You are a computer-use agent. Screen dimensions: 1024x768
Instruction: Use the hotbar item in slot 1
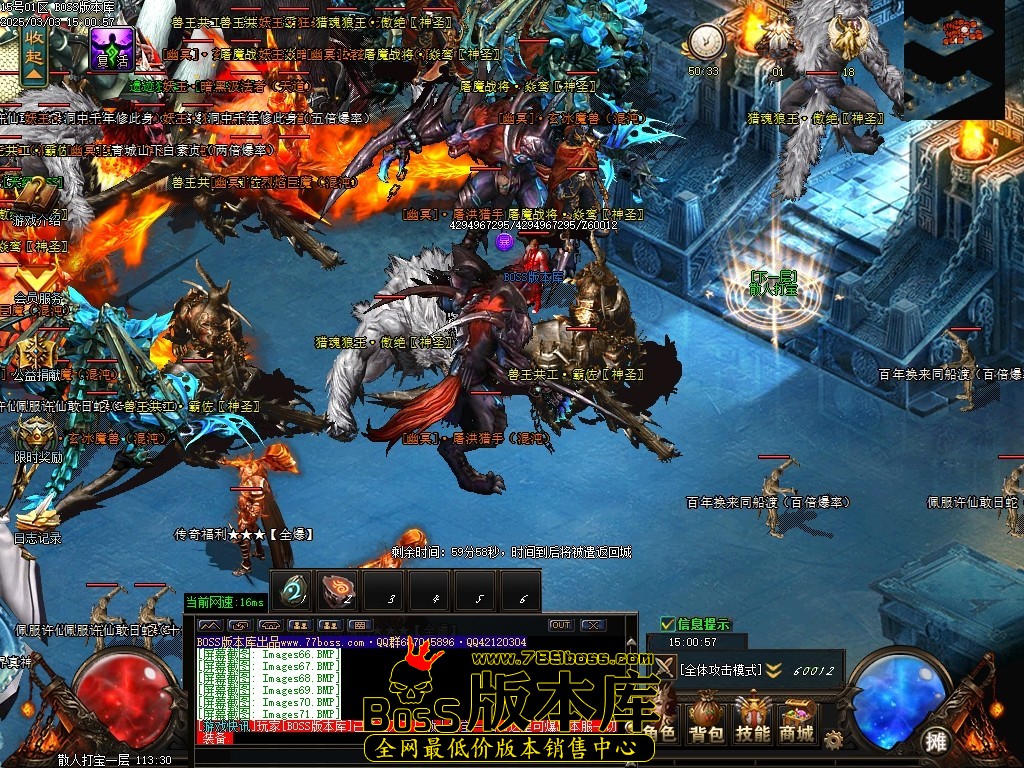pyautogui.click(x=294, y=590)
